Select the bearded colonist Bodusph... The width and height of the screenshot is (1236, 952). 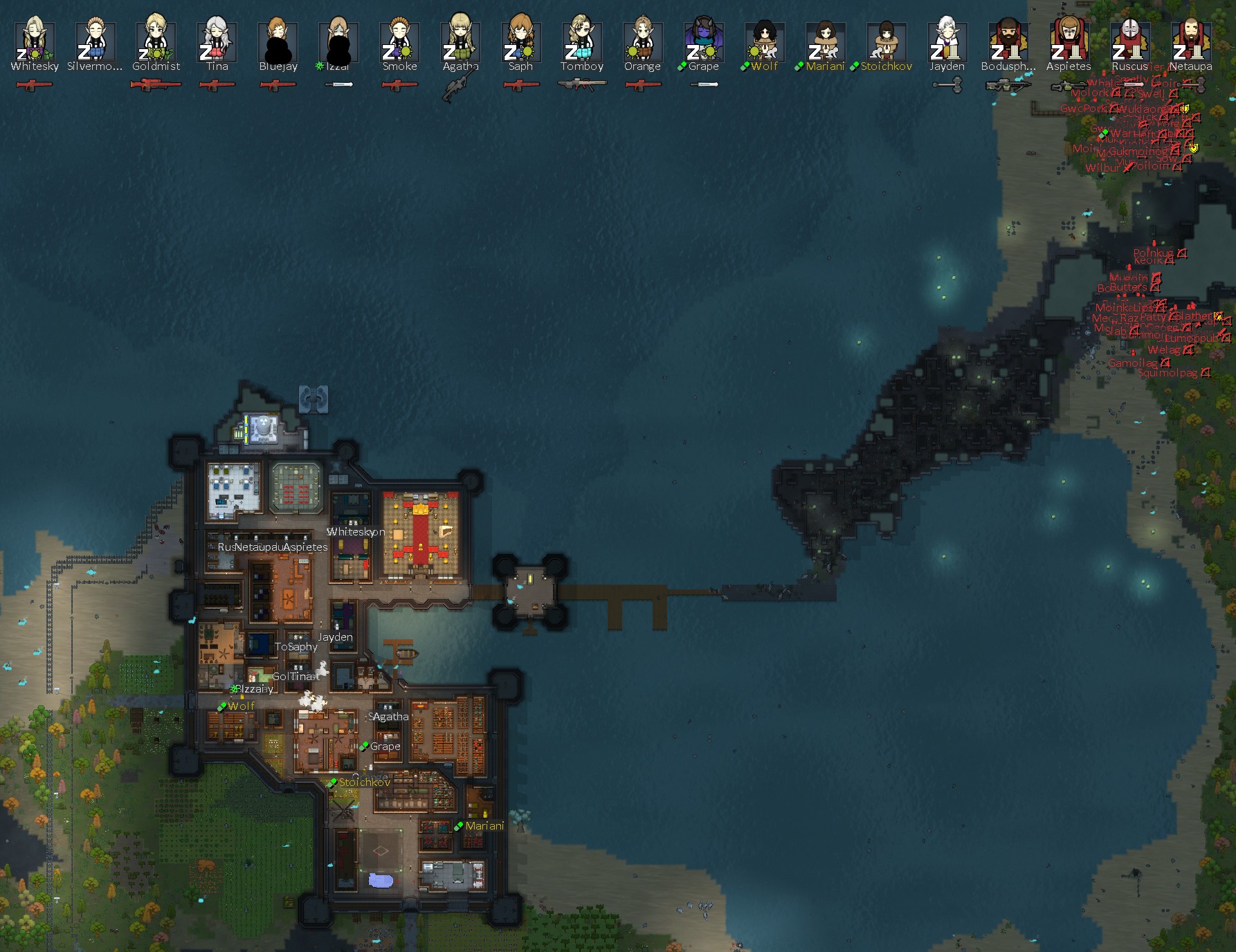[1008, 42]
